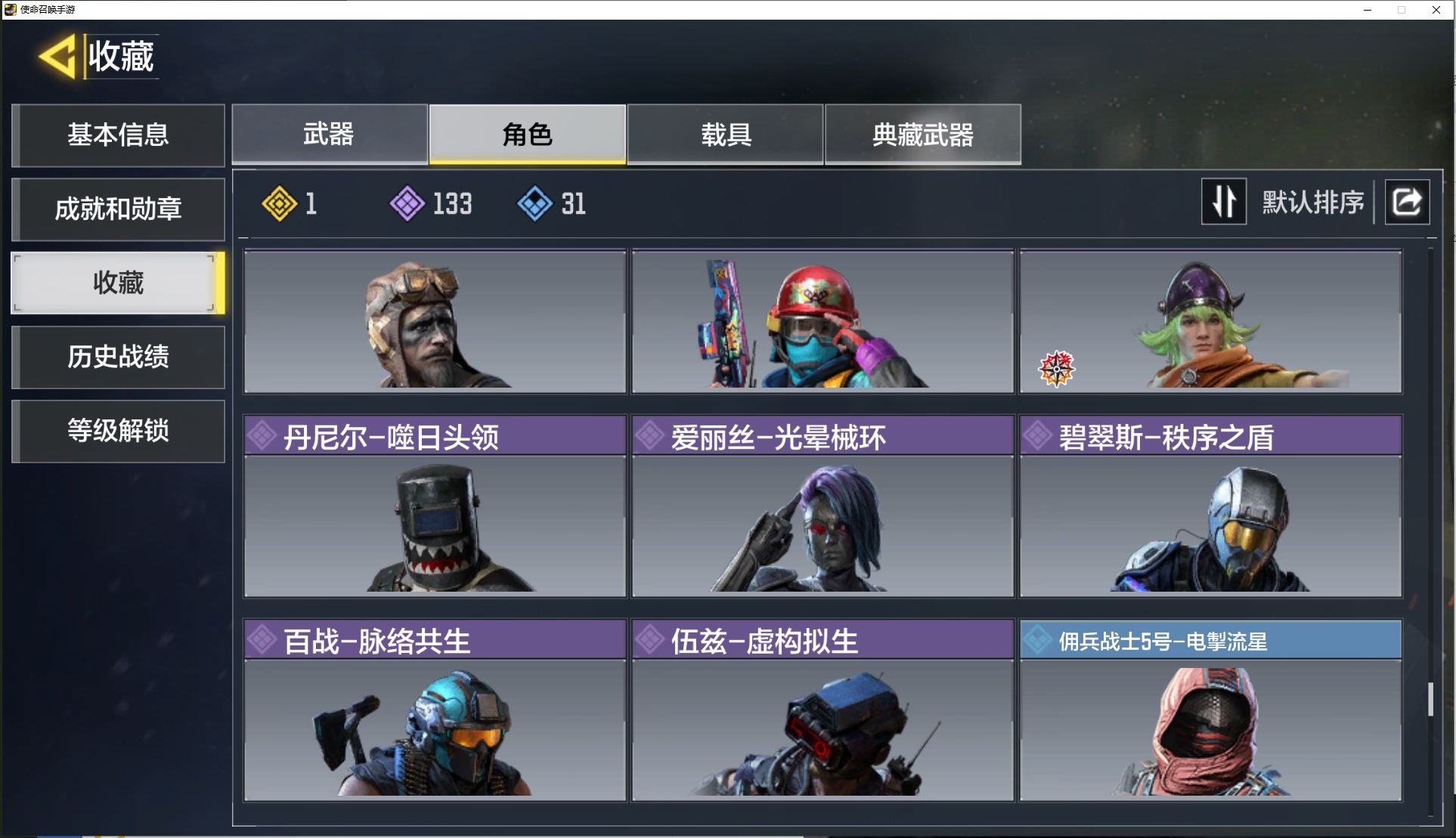1456x838 pixels.
Task: Click the share icon button
Action: click(1406, 202)
